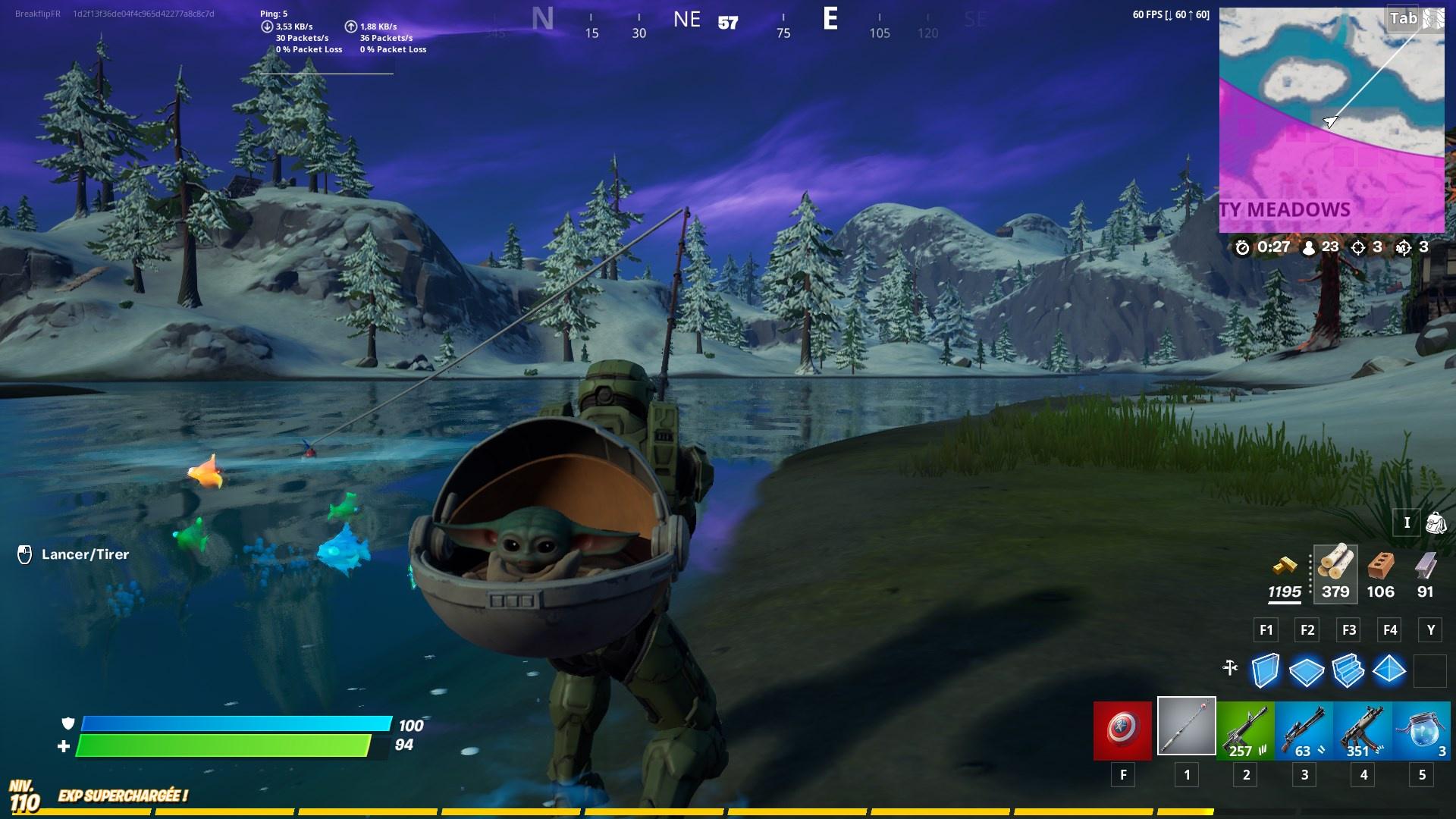Image resolution: width=1456 pixels, height=819 pixels.
Task: Select the floor build piece
Action: (1307, 671)
